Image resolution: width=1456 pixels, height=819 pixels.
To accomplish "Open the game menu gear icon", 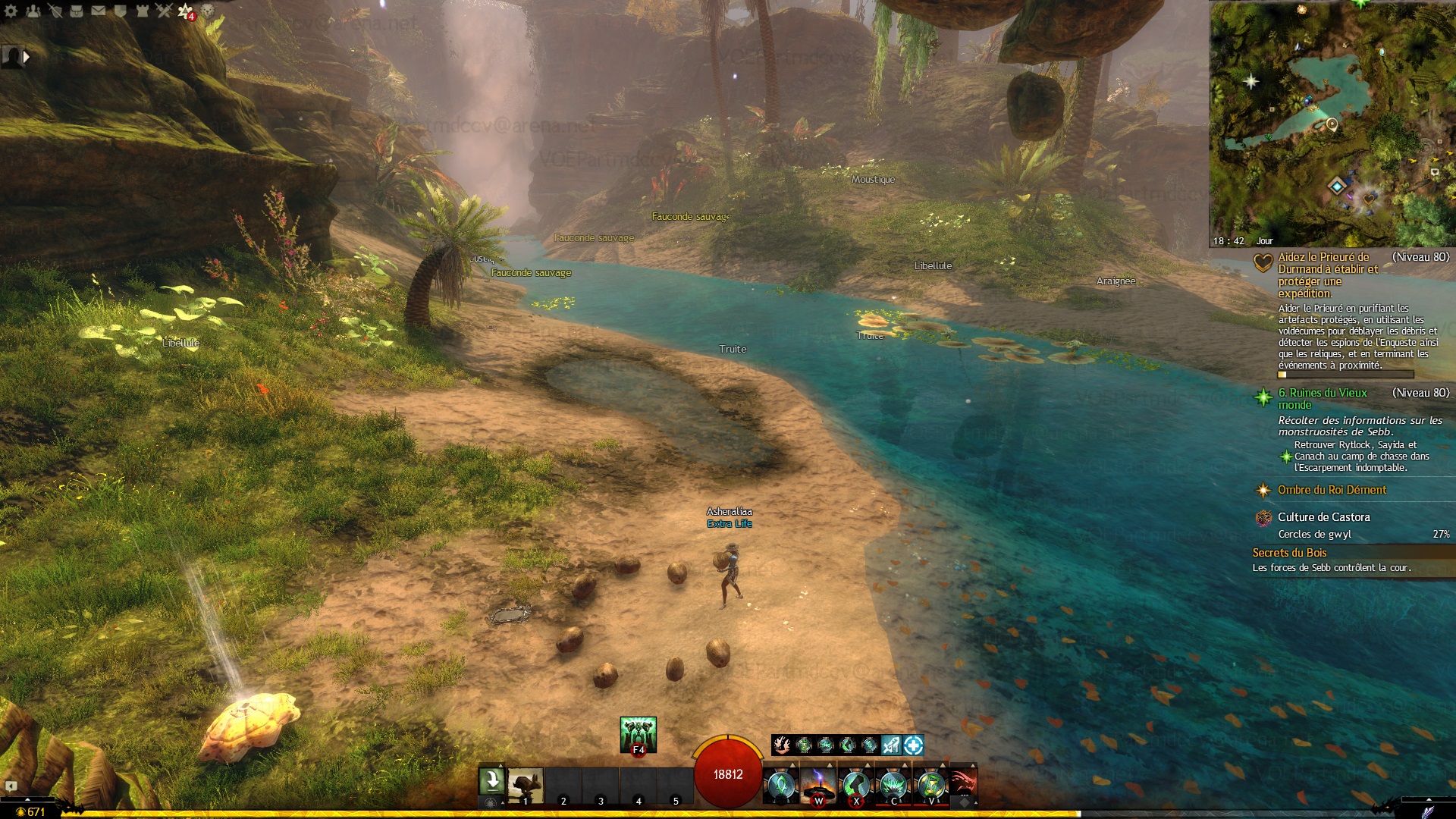I will [x=11, y=11].
